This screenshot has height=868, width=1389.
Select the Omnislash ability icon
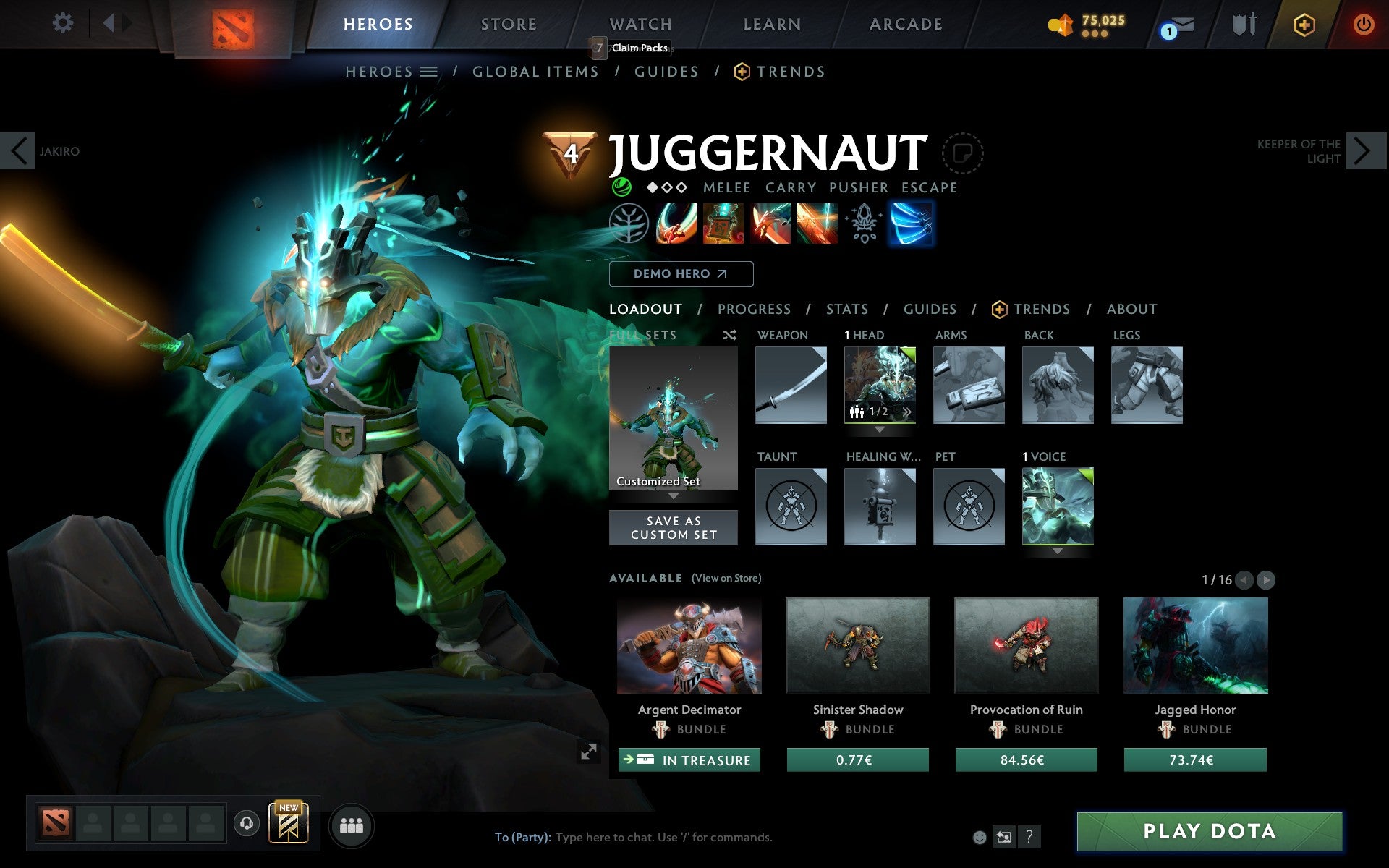pyautogui.click(x=912, y=224)
